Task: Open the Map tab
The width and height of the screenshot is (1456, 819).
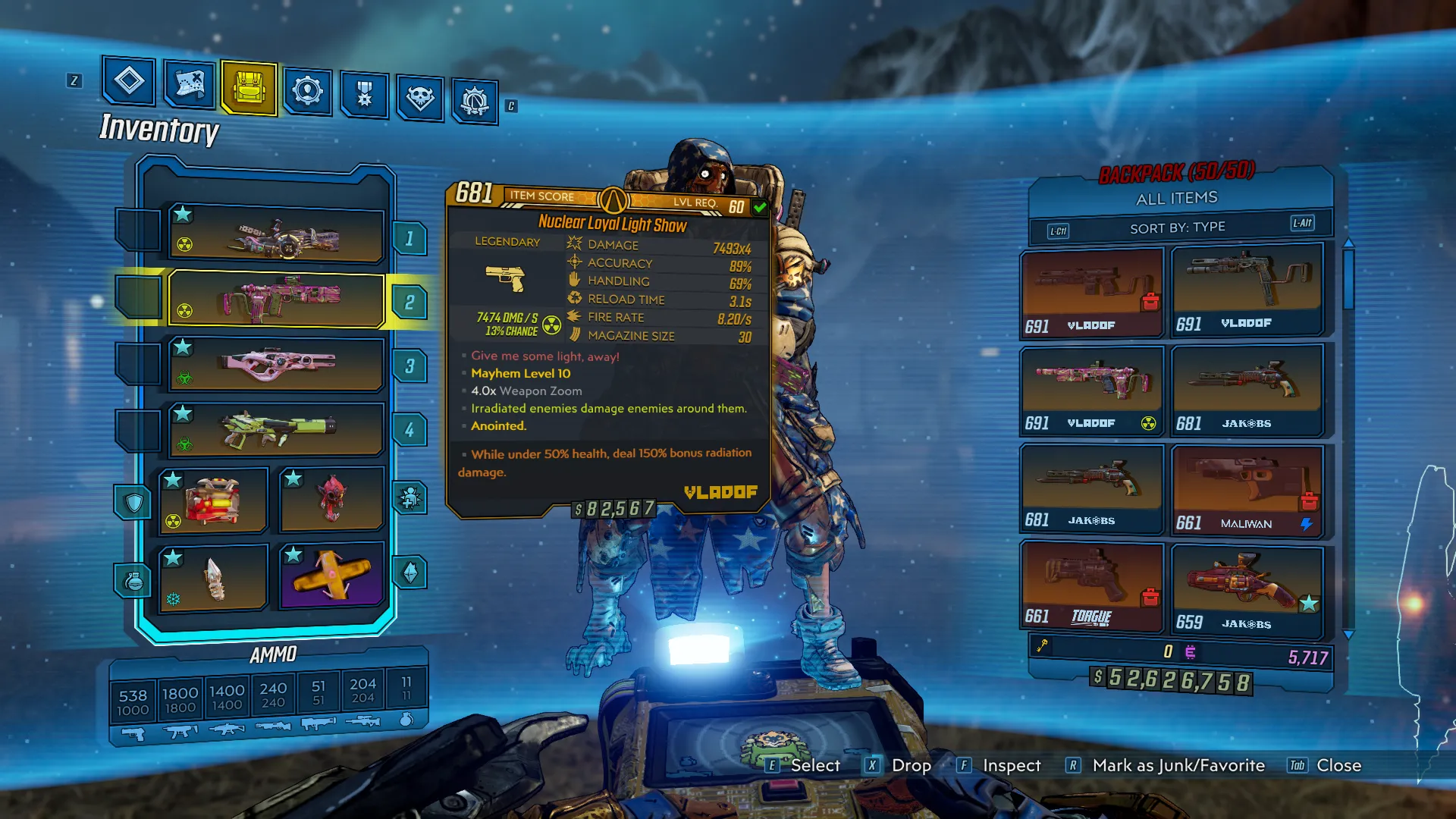Action: 189,83
